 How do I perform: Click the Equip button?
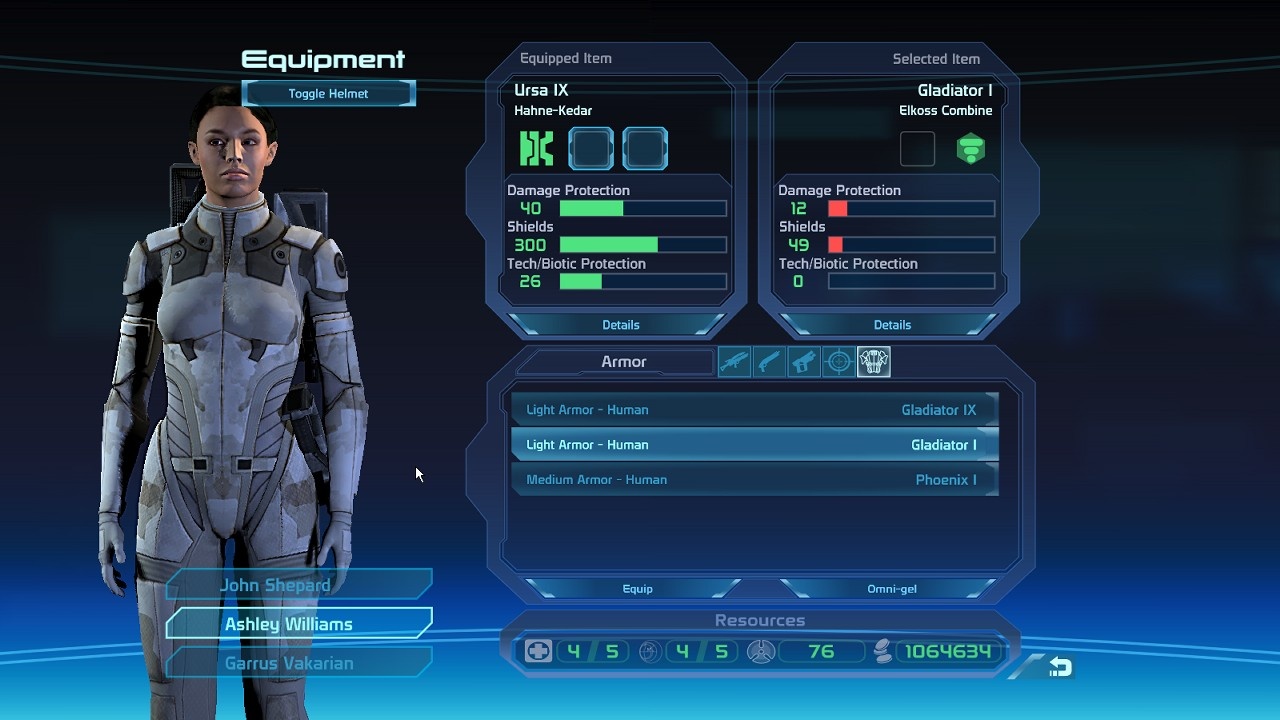click(x=637, y=589)
